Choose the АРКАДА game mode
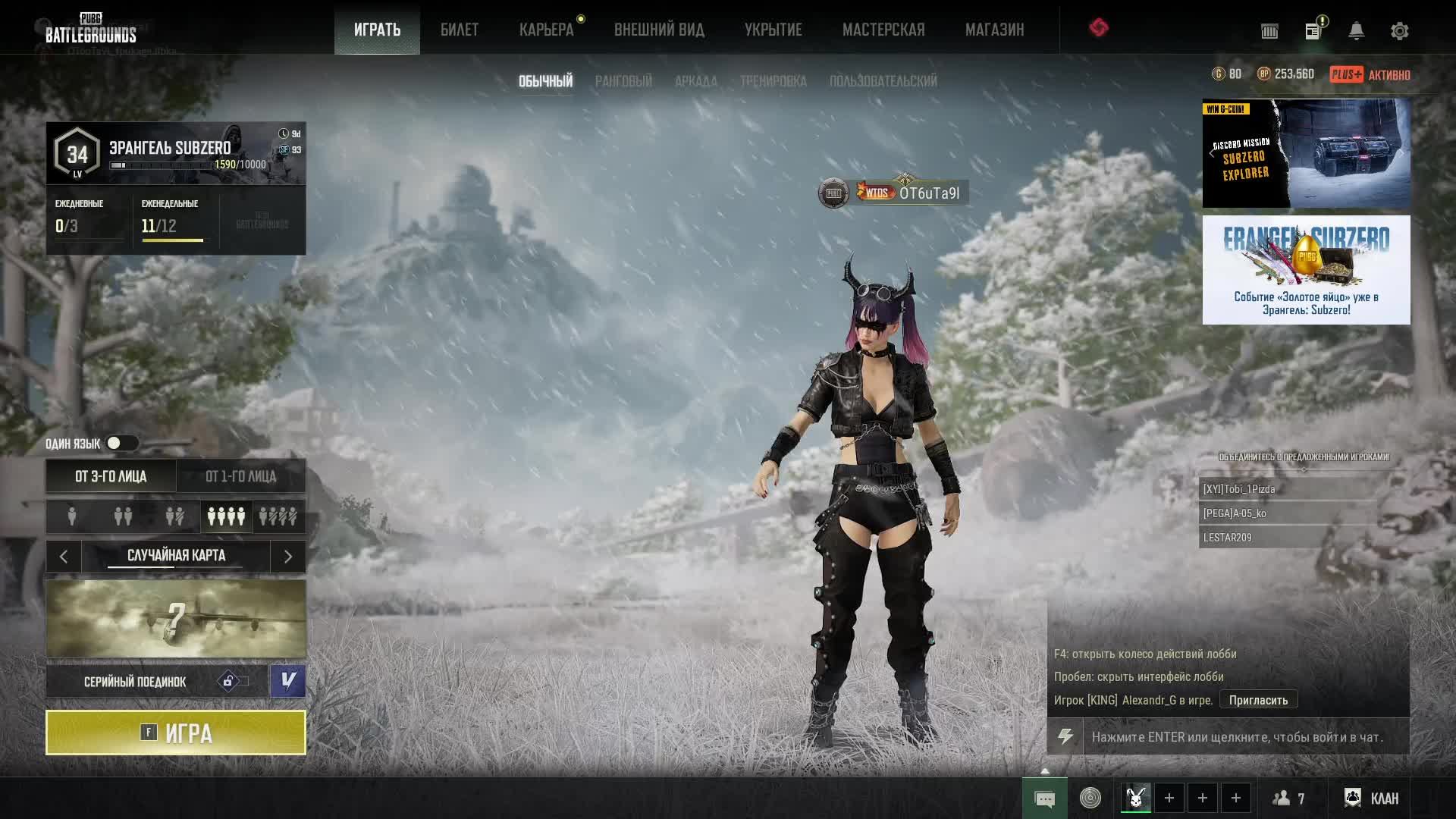The width and height of the screenshot is (1456, 819). [x=695, y=81]
